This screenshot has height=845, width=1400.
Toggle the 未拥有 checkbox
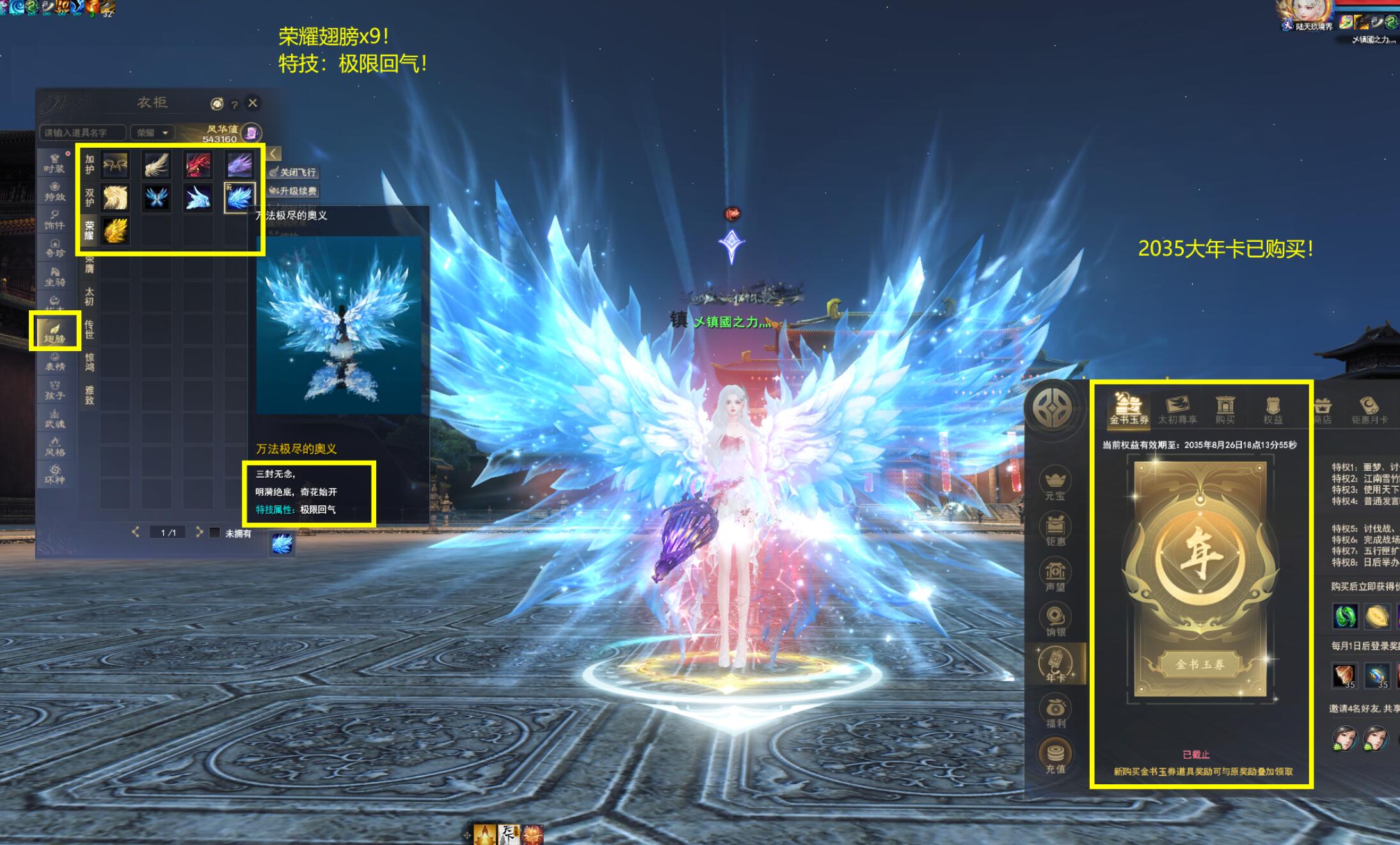(215, 532)
